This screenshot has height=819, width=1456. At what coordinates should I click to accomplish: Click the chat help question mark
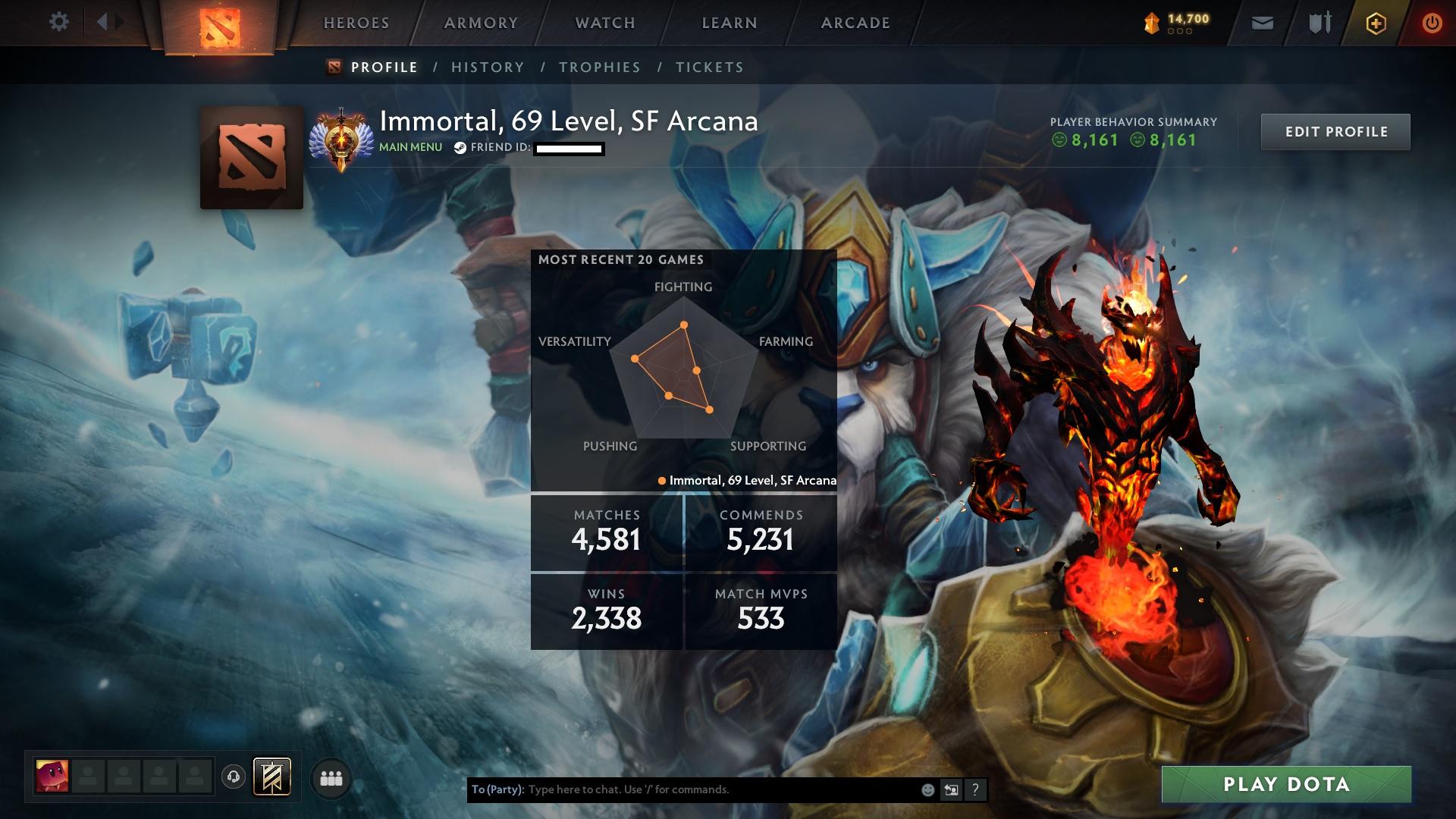(x=975, y=789)
